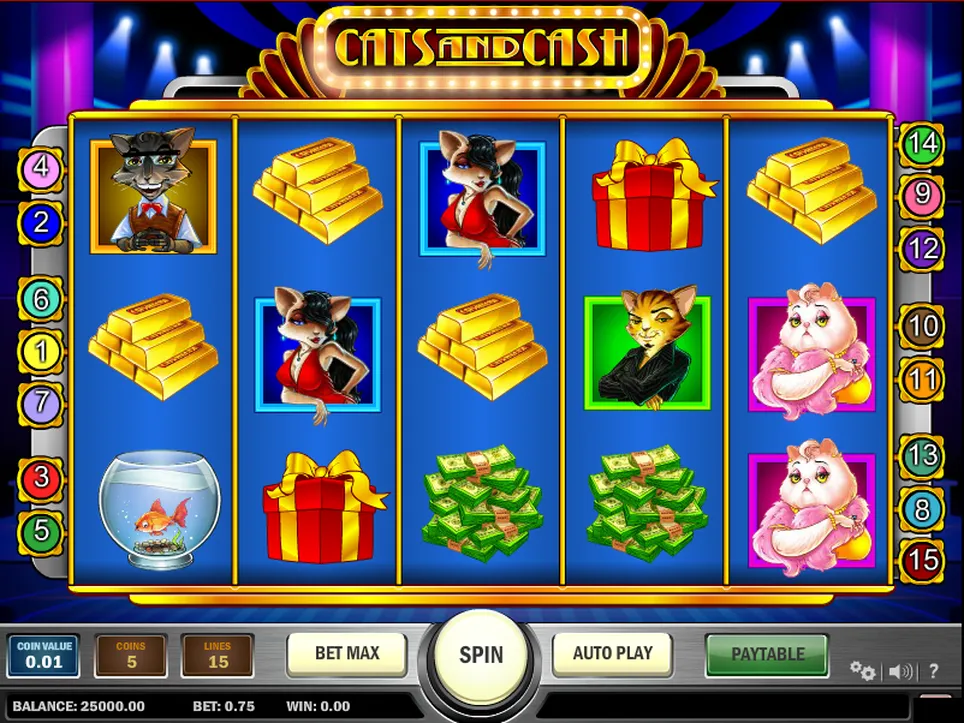Select payline number 15 marker
The height and width of the screenshot is (723, 964).
(922, 561)
